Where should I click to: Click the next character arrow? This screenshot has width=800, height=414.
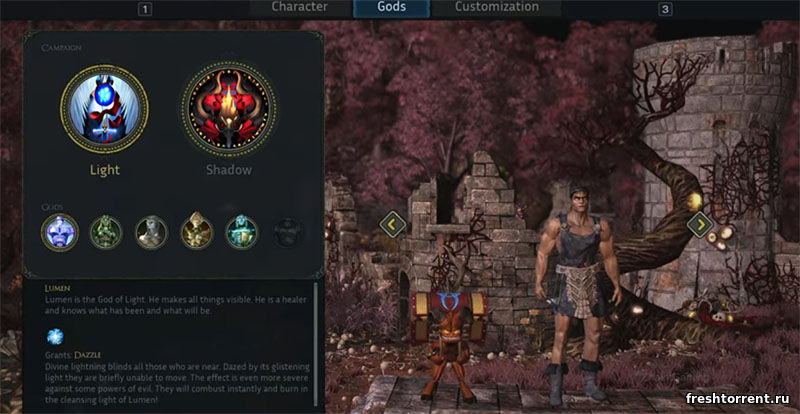coord(700,224)
